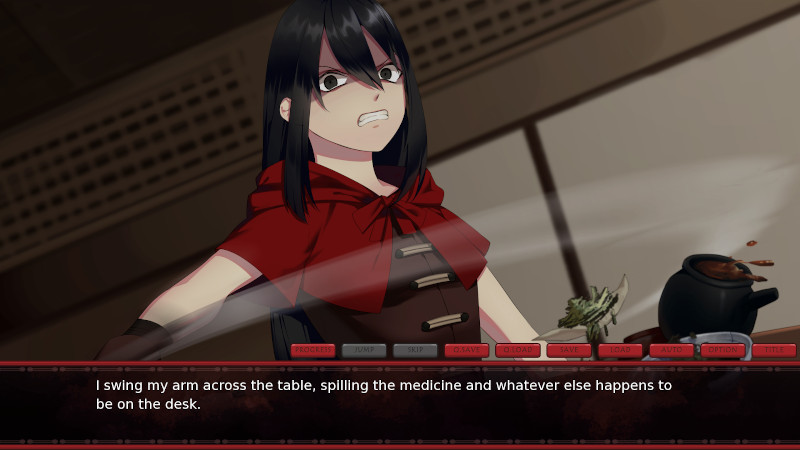Open the Progress screen
Image resolution: width=800 pixels, height=450 pixels.
pos(313,350)
